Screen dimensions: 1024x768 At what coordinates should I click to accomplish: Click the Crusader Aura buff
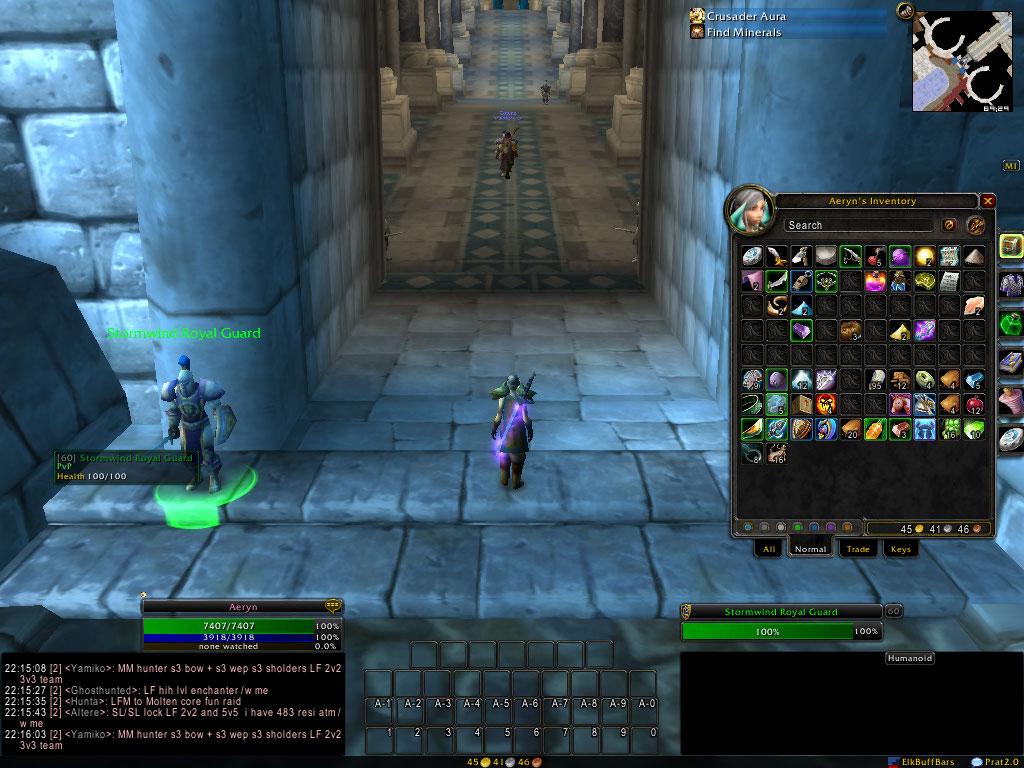tap(746, 17)
